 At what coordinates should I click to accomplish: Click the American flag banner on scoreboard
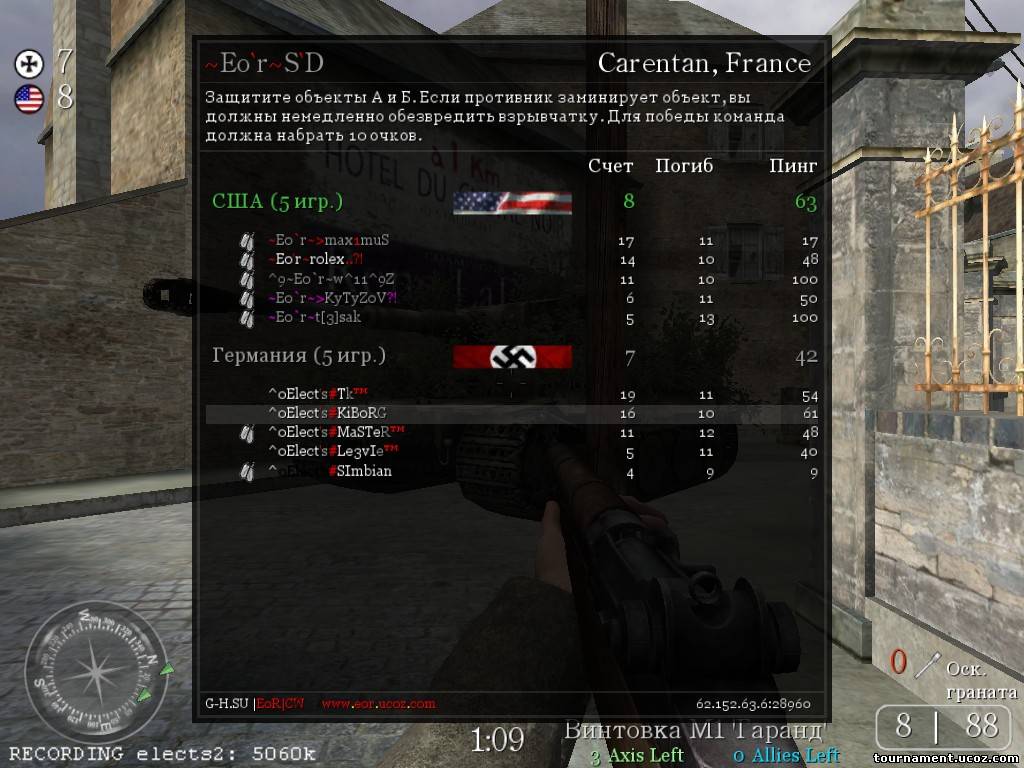tap(512, 203)
